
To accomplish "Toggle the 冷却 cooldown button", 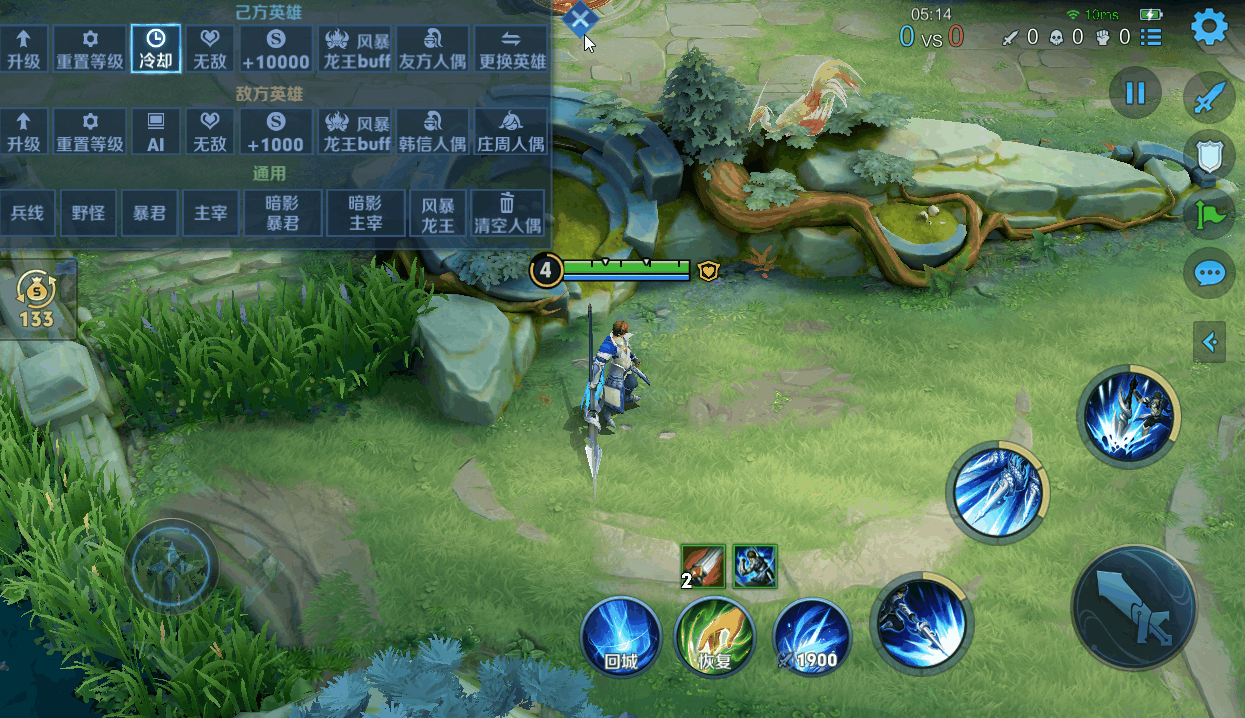I will 156,49.
